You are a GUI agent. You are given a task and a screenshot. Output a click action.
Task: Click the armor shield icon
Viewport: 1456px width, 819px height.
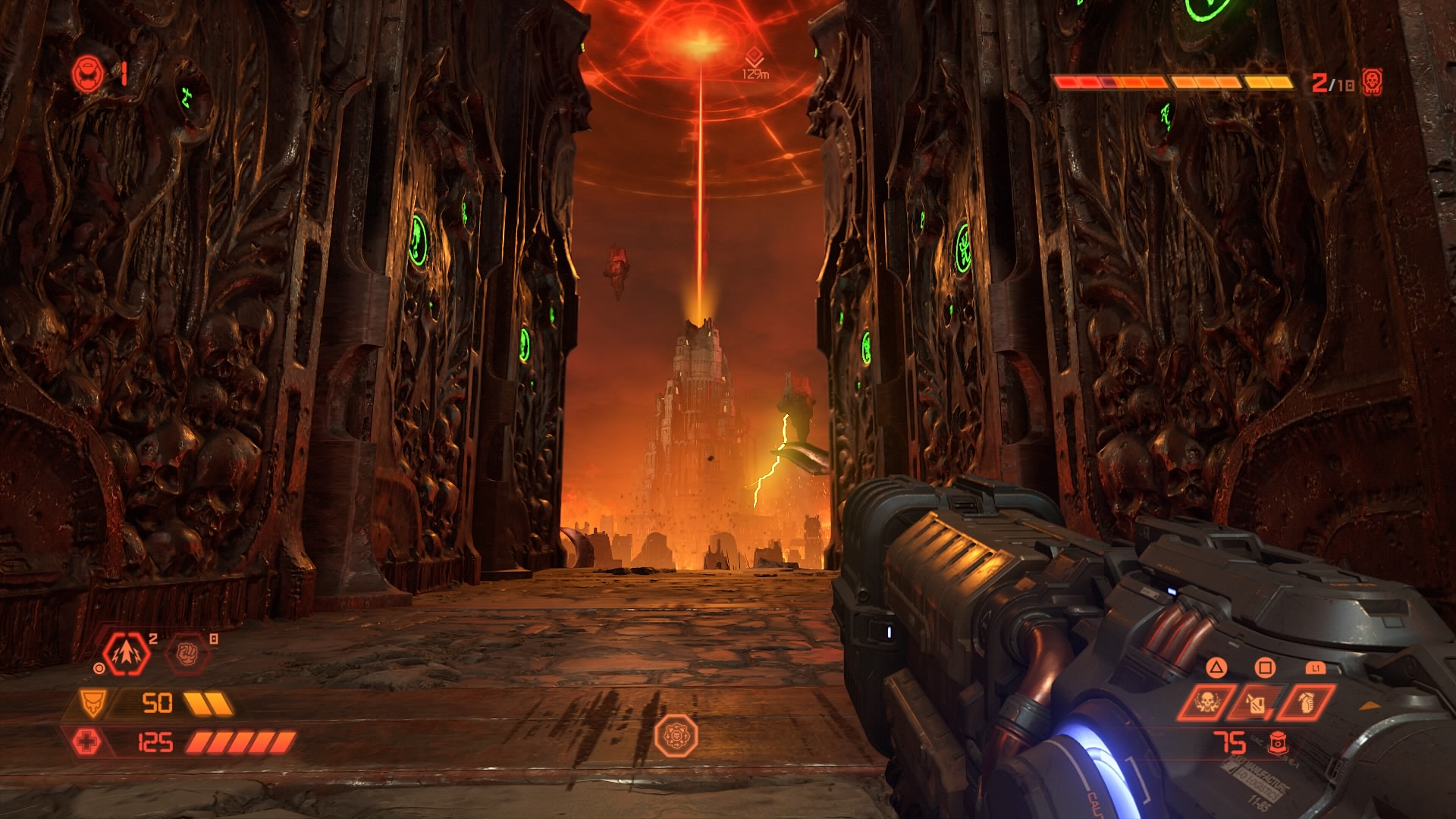(93, 704)
